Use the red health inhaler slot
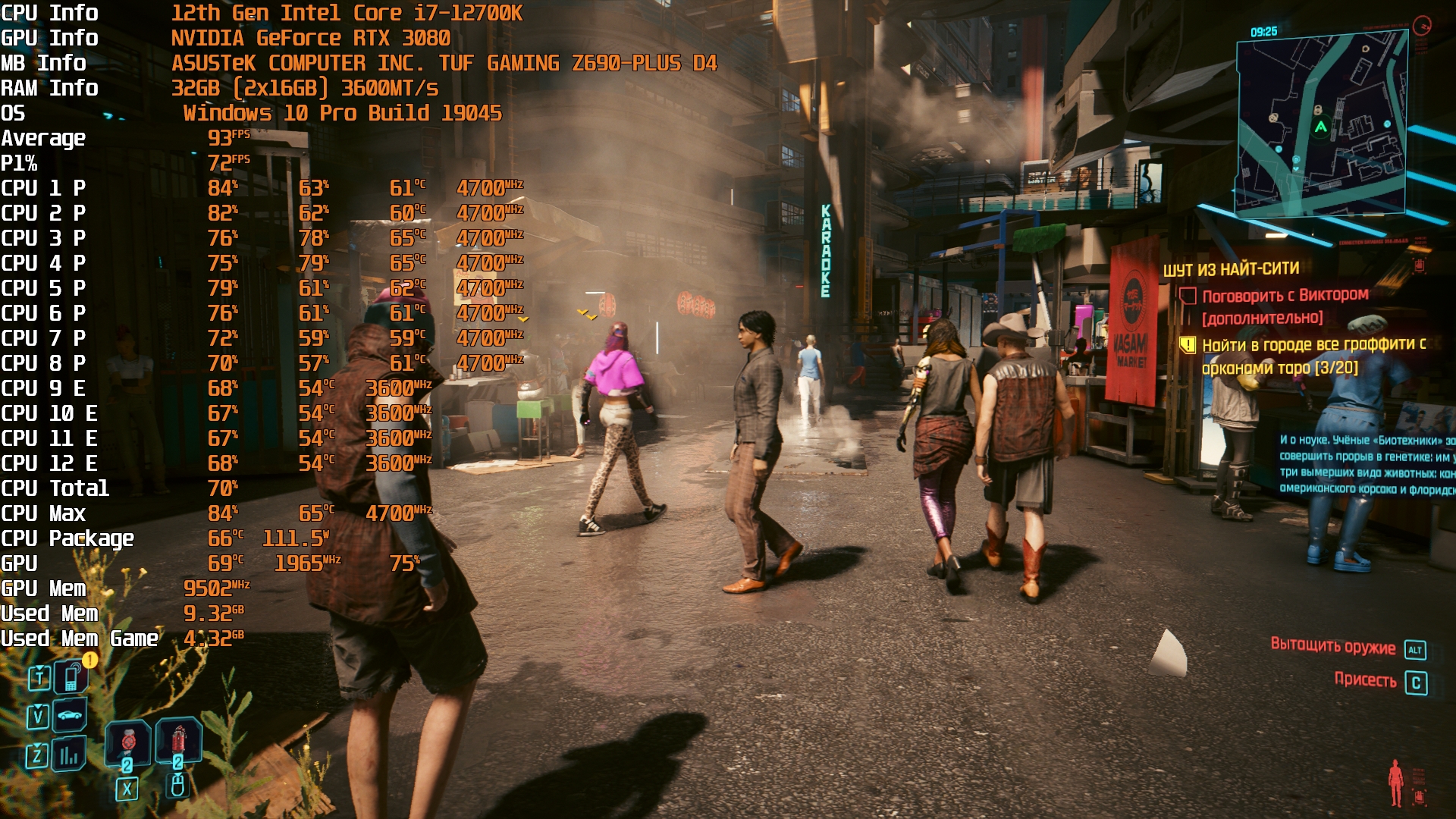This screenshot has width=1456, height=819. coord(128,743)
